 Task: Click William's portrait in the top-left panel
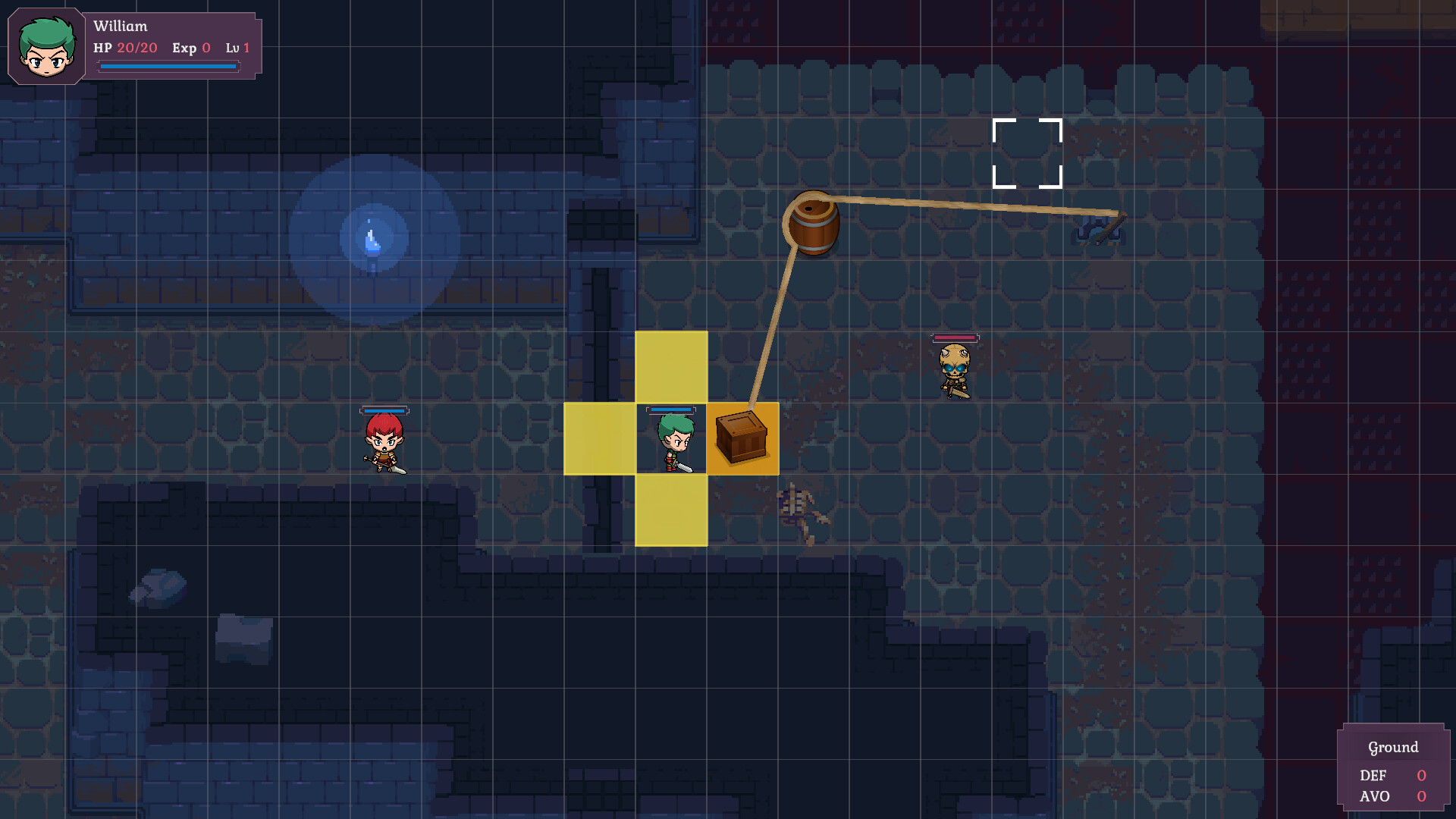[45, 47]
